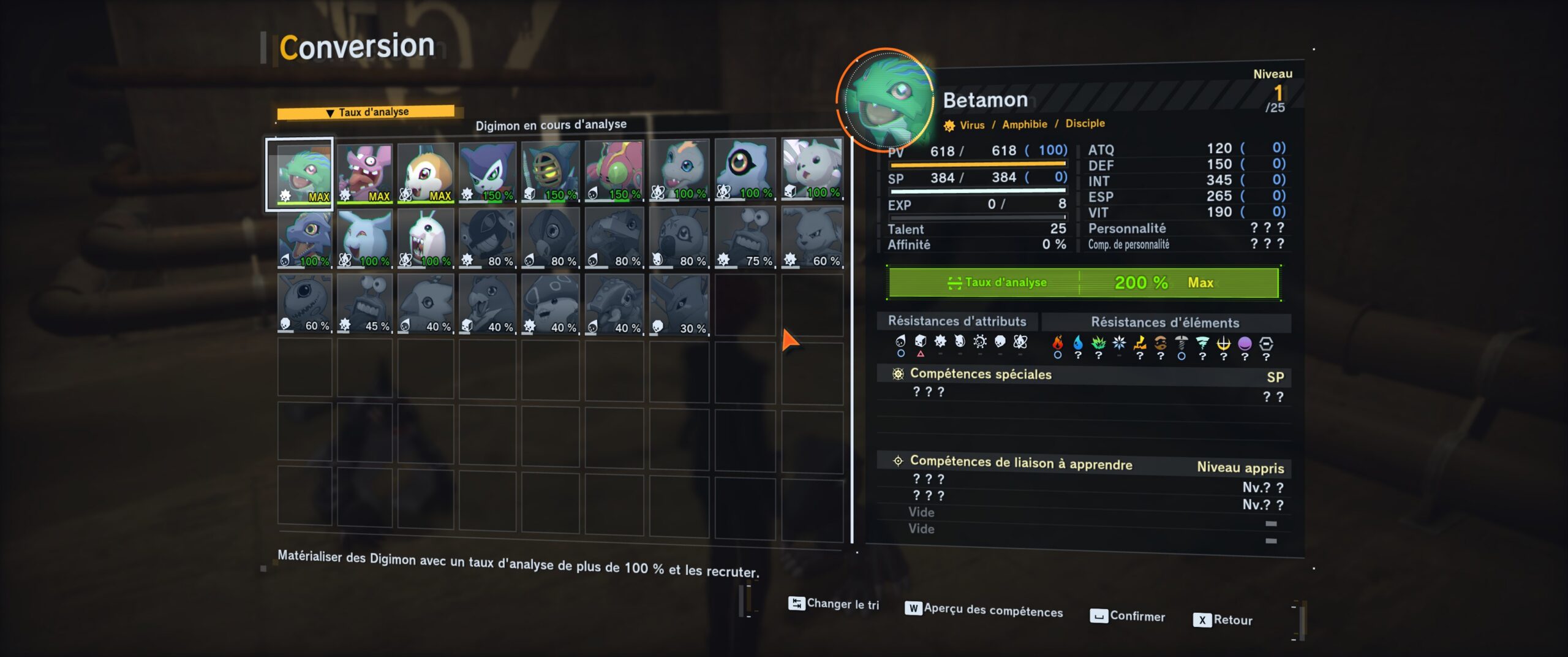
Task: Select the Gomamon tile at 100 %
Action: coord(679,170)
